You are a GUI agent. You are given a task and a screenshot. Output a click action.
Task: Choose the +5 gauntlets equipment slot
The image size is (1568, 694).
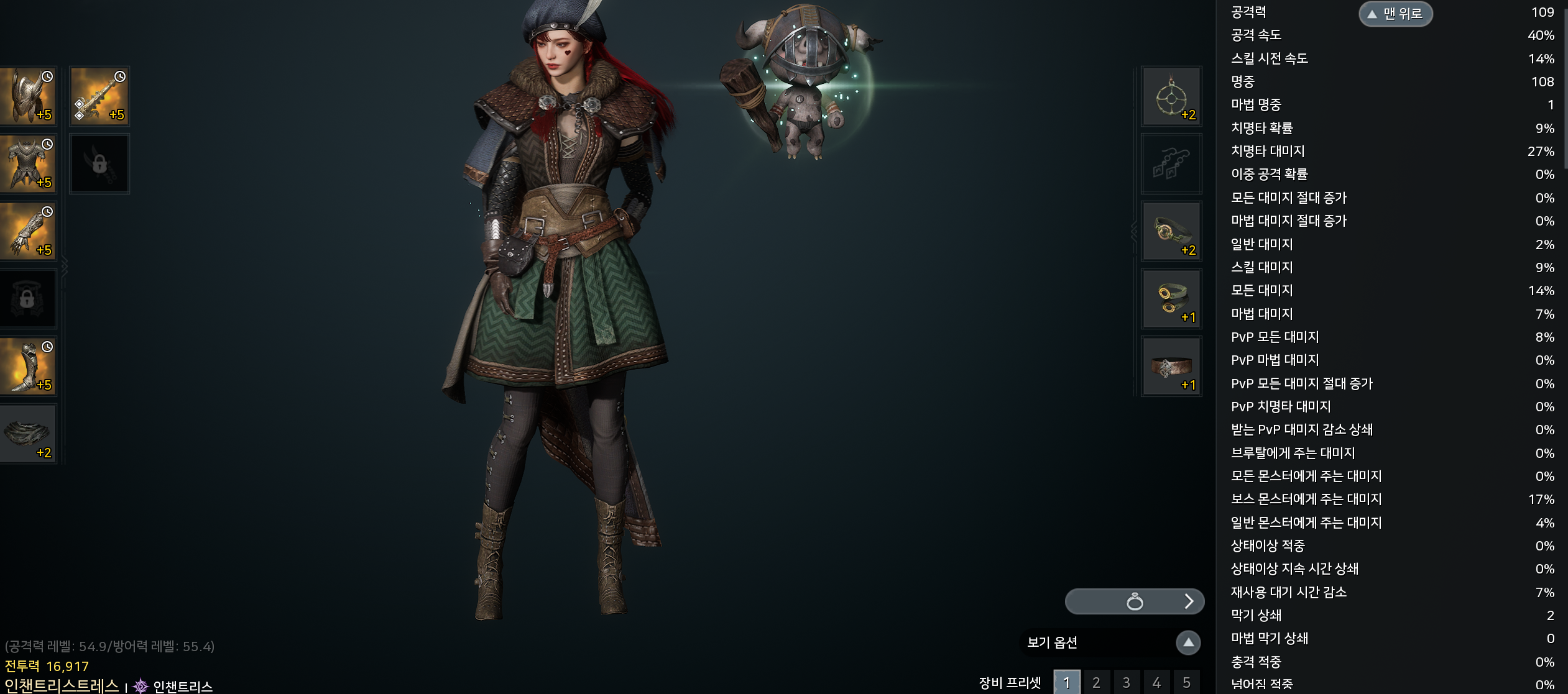pyautogui.click(x=28, y=232)
